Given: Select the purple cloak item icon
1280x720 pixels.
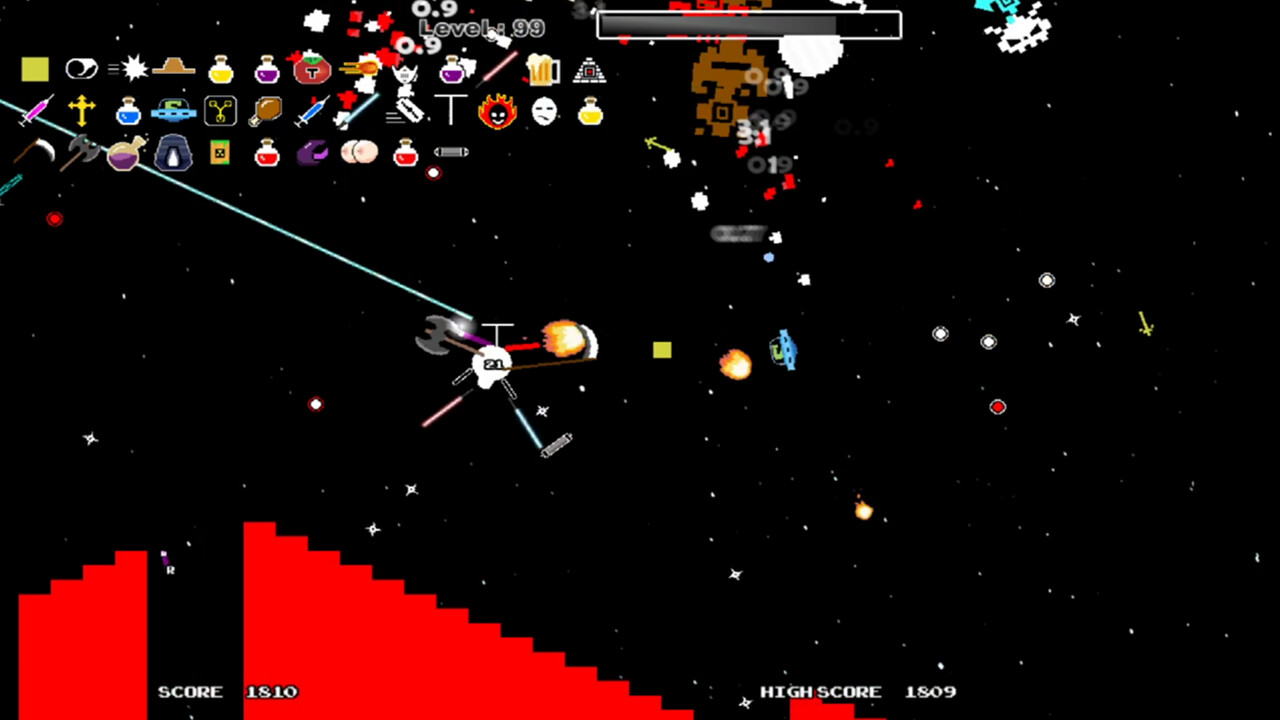Looking at the screenshot, I should click(310, 152).
